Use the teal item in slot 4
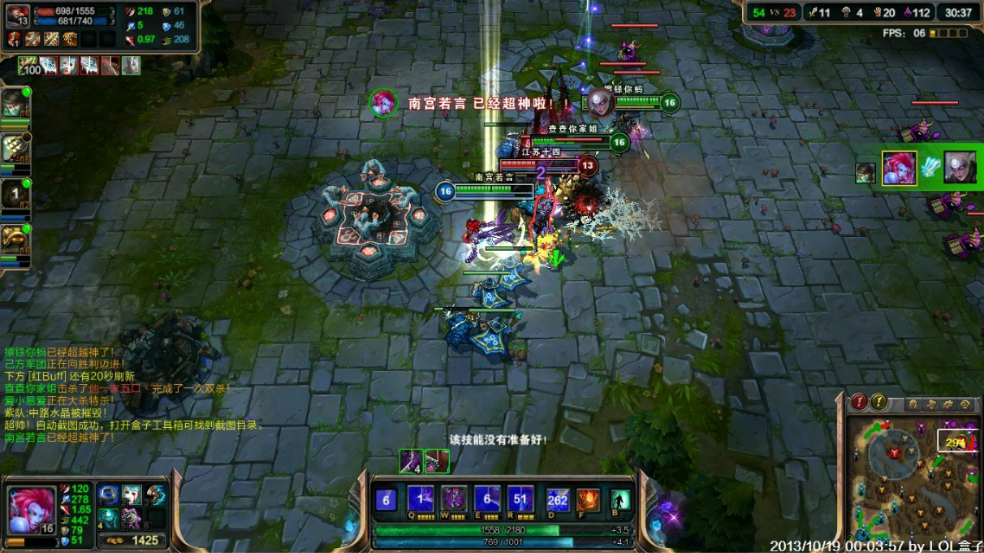The image size is (984, 553). click(109, 516)
